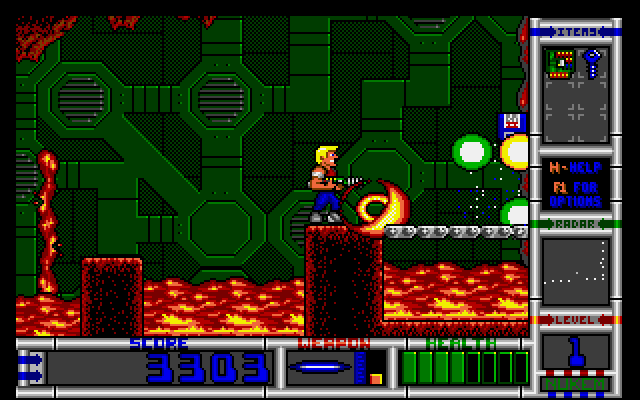Select the blue key item slot
The width and height of the screenshot is (640, 400).
point(591,64)
